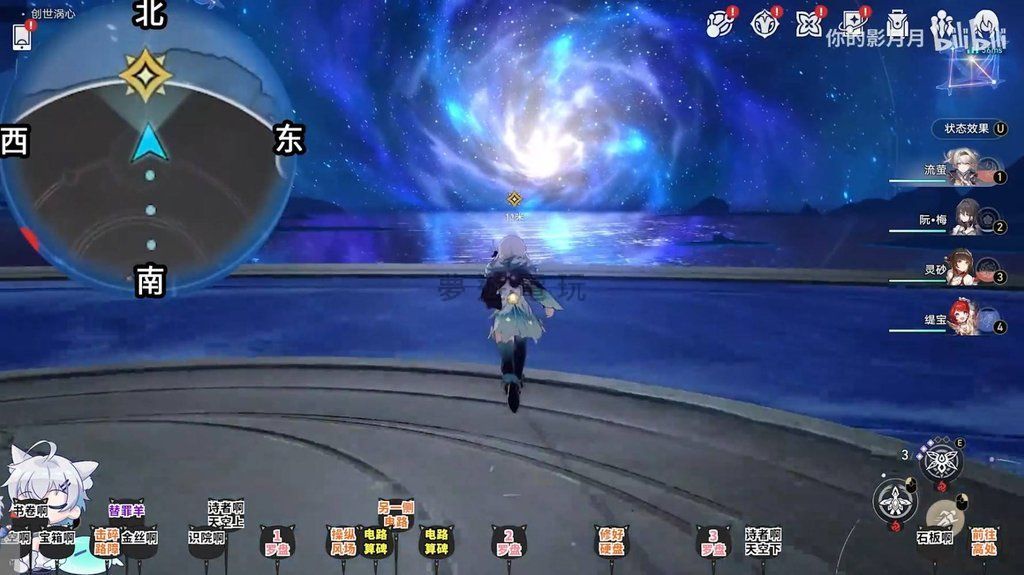Jump to the 修好硬盘 timeline marker
This screenshot has height=575, width=1024.
tap(611, 543)
